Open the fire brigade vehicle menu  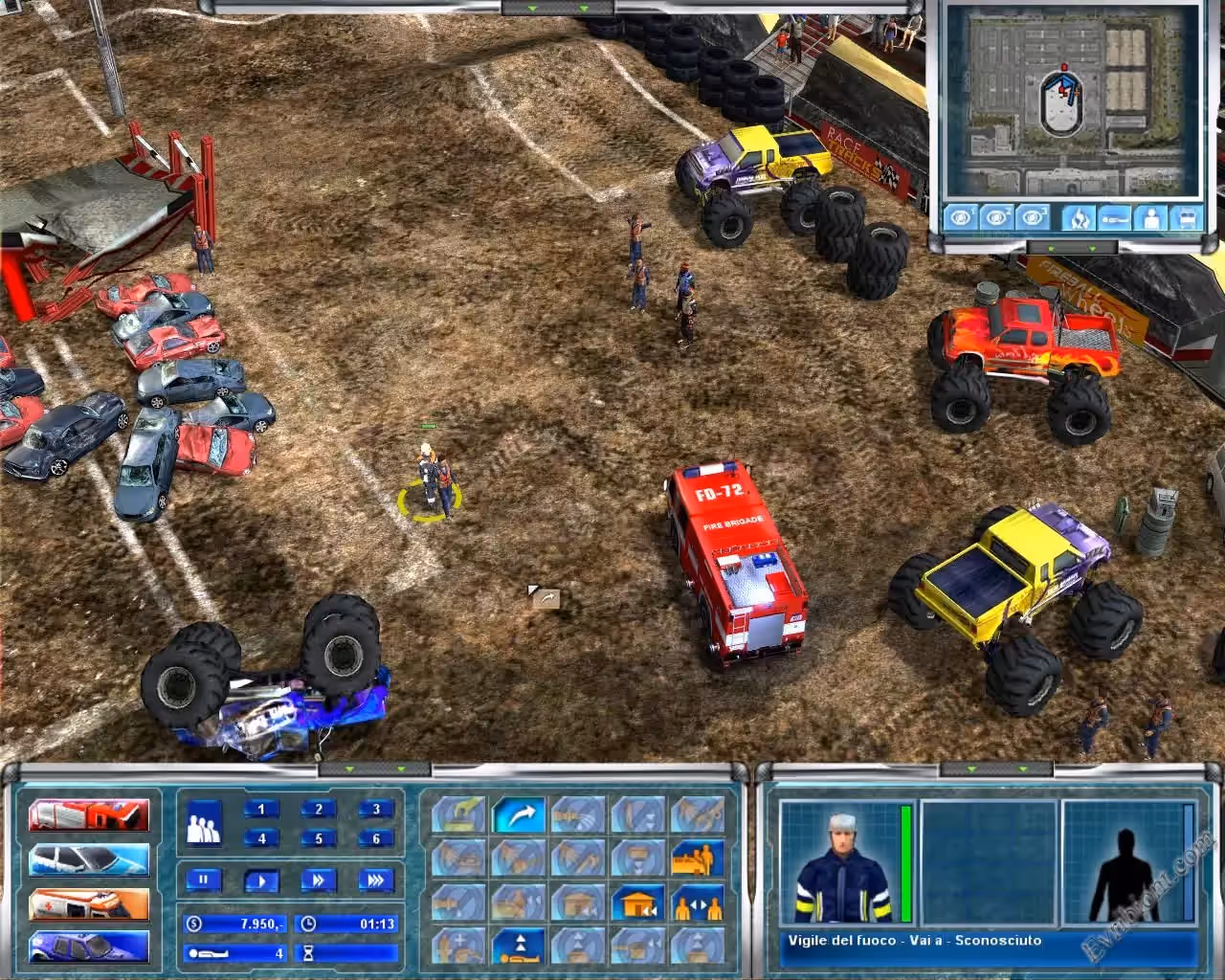[x=89, y=815]
